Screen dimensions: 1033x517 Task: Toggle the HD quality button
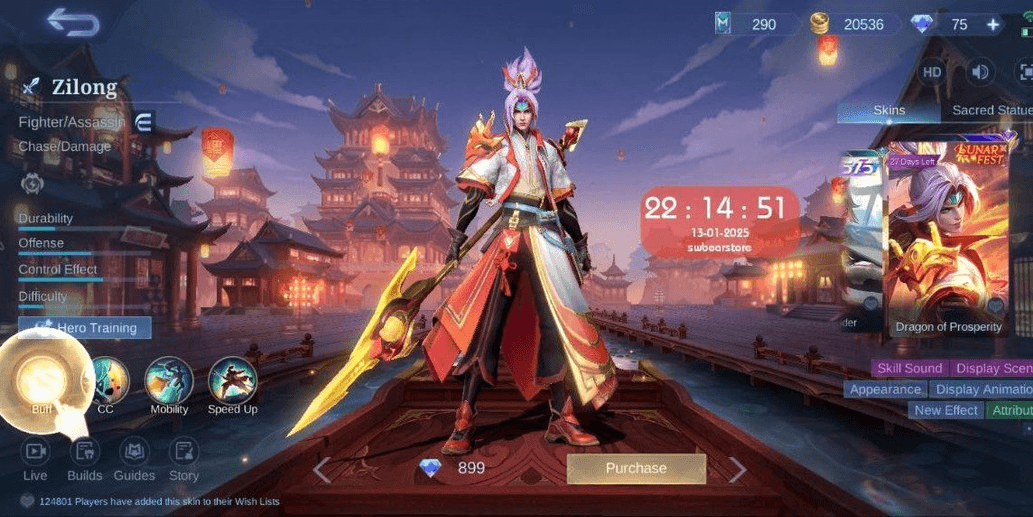pyautogui.click(x=932, y=72)
